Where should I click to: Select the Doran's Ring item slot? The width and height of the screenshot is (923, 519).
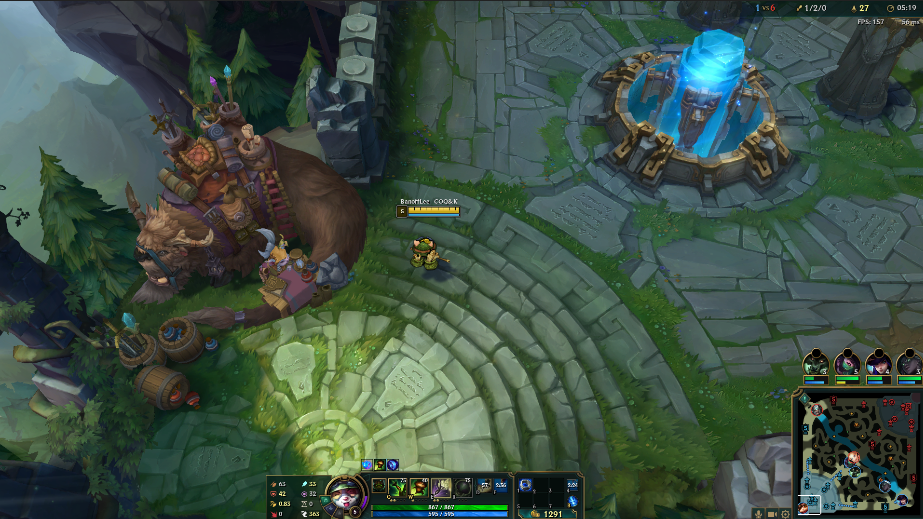526,486
